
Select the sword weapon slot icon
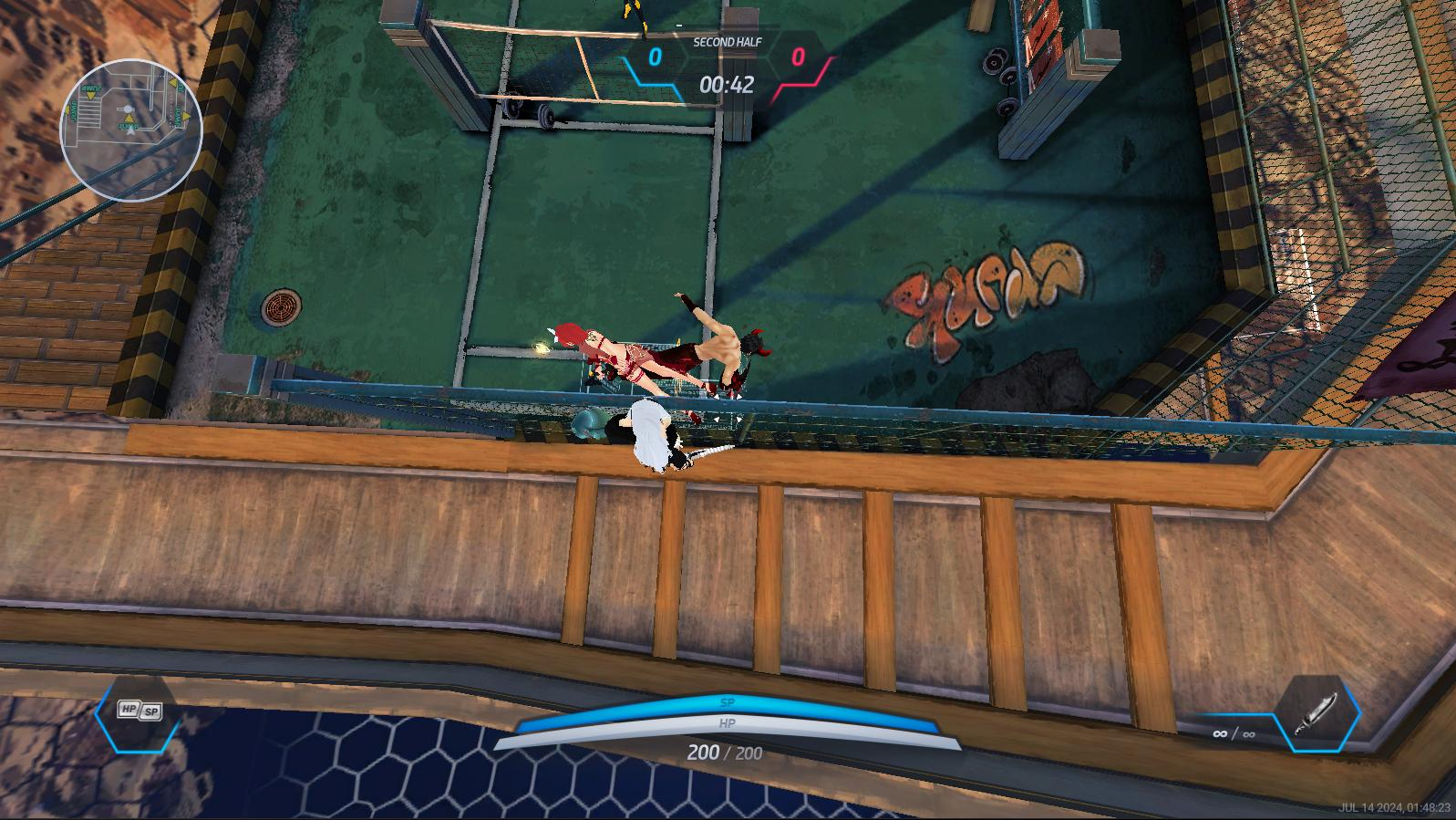click(x=1317, y=714)
